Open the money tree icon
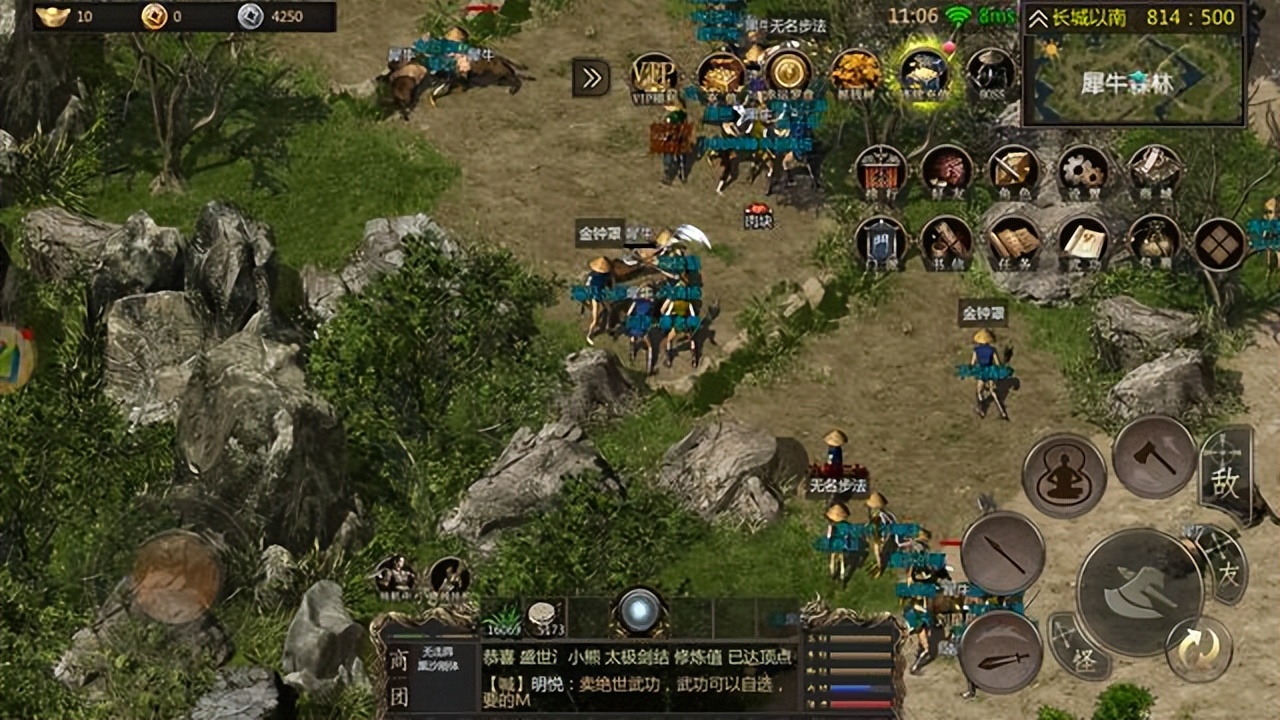The height and width of the screenshot is (720, 1280). pos(857,72)
